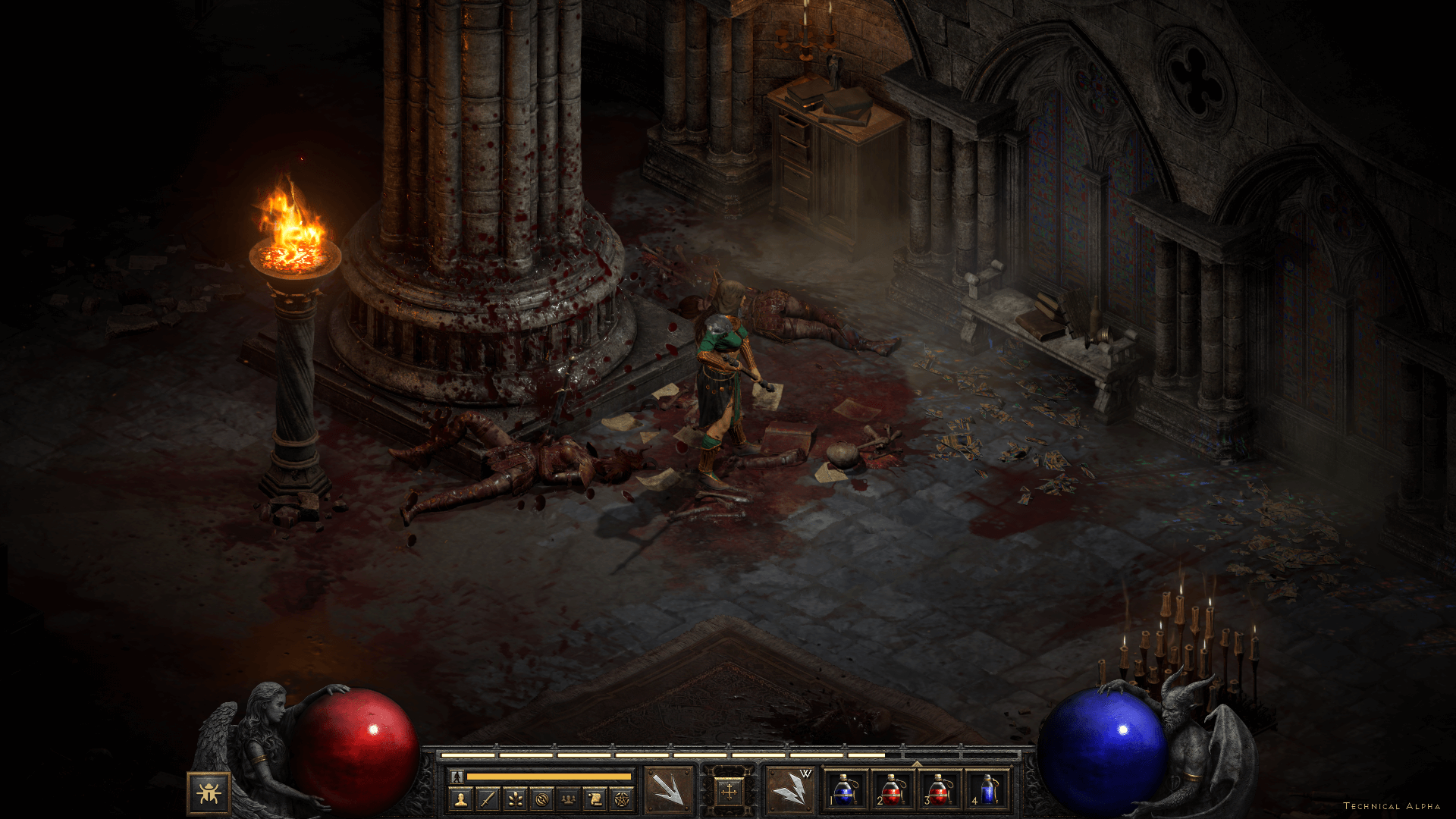Click the round spiral icon in the mini menu
1456x819 pixels.
tap(541, 799)
